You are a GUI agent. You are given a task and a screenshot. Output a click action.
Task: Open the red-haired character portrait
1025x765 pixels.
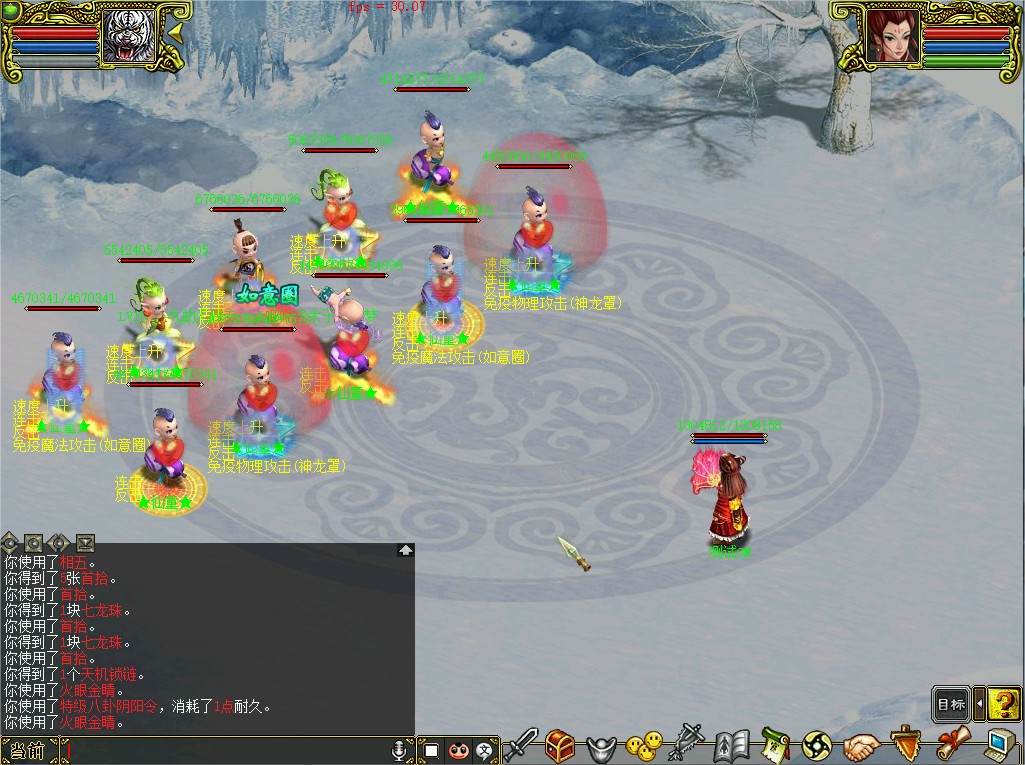click(x=892, y=36)
